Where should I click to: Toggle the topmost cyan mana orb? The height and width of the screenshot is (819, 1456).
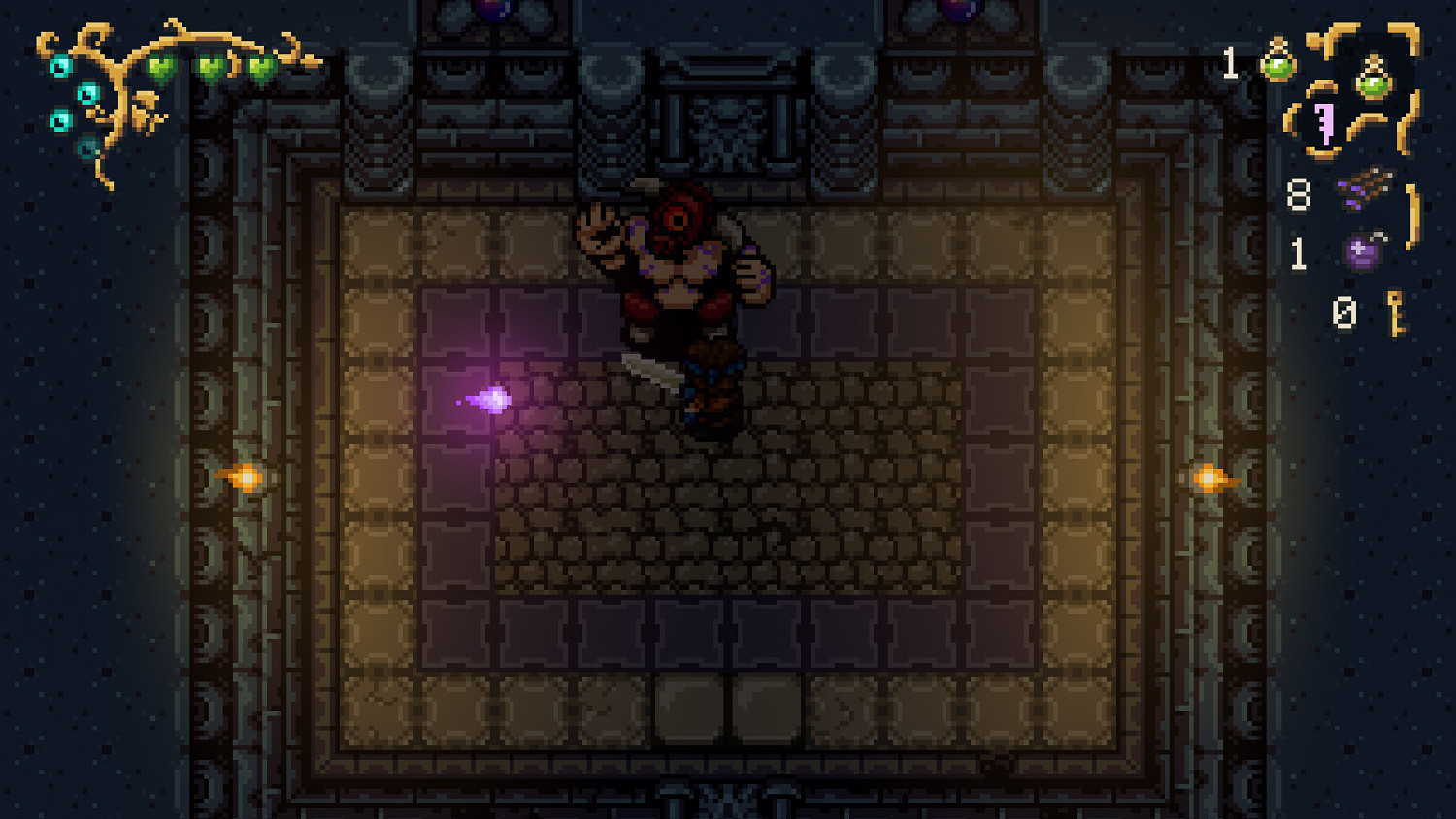tap(61, 66)
